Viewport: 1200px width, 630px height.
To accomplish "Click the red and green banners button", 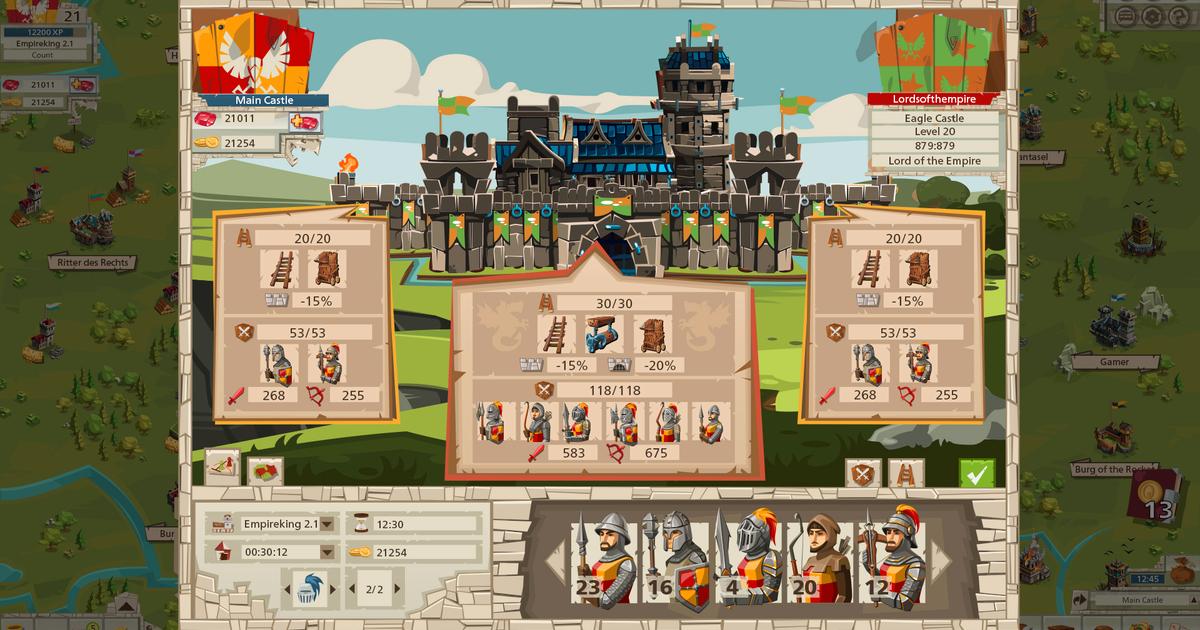I will [x=266, y=471].
